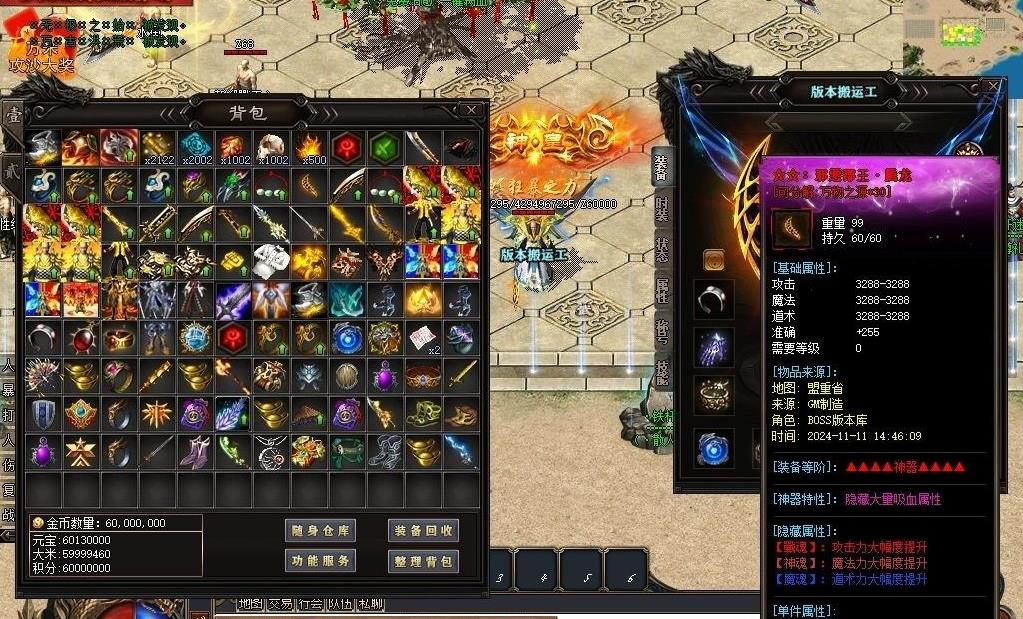Viewport: 1023px width, 619px height.
Task: Select the scroll item with x2 count
Action: coord(422,337)
